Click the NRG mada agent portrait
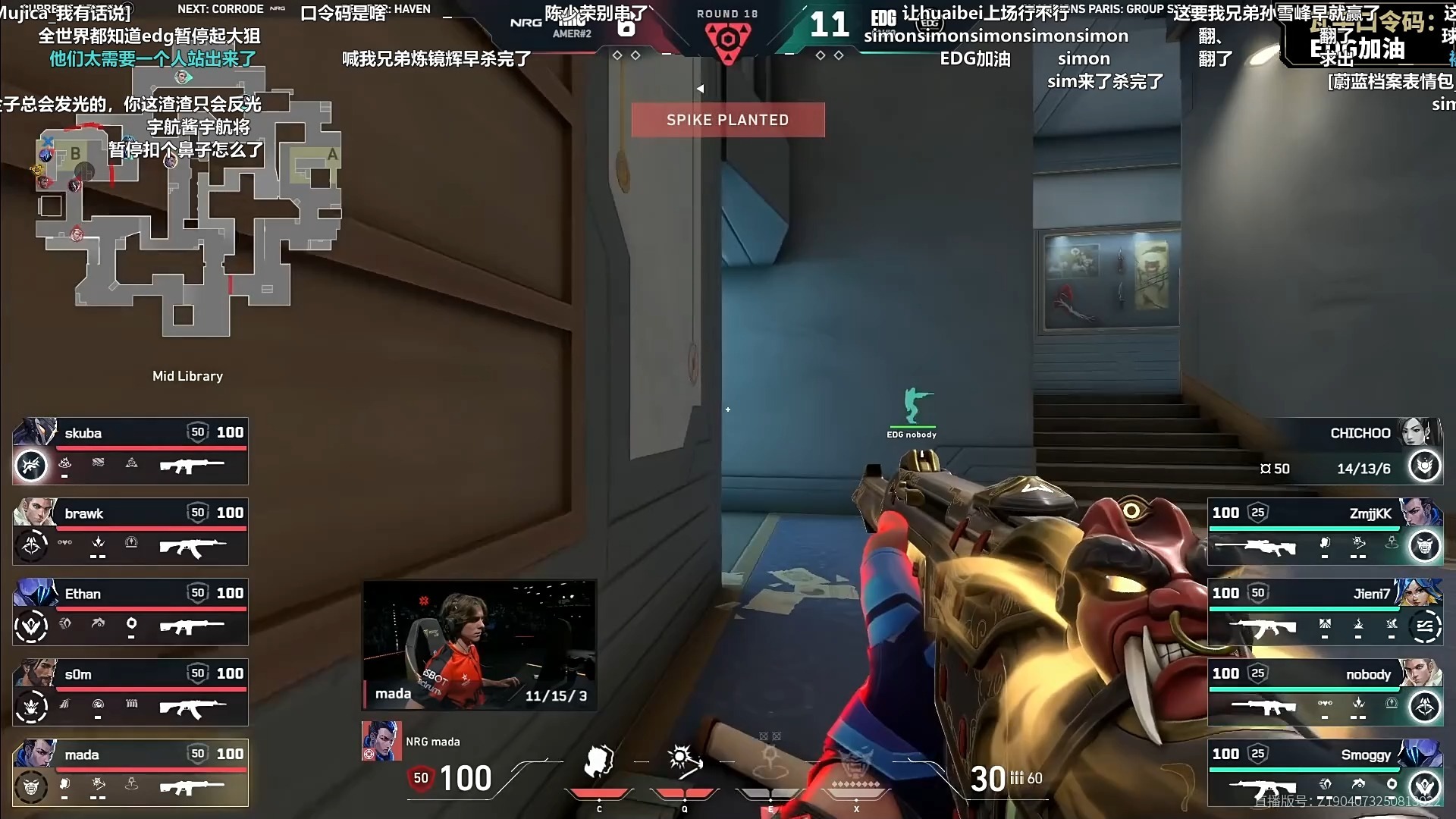The height and width of the screenshot is (819, 1456). coord(381,741)
